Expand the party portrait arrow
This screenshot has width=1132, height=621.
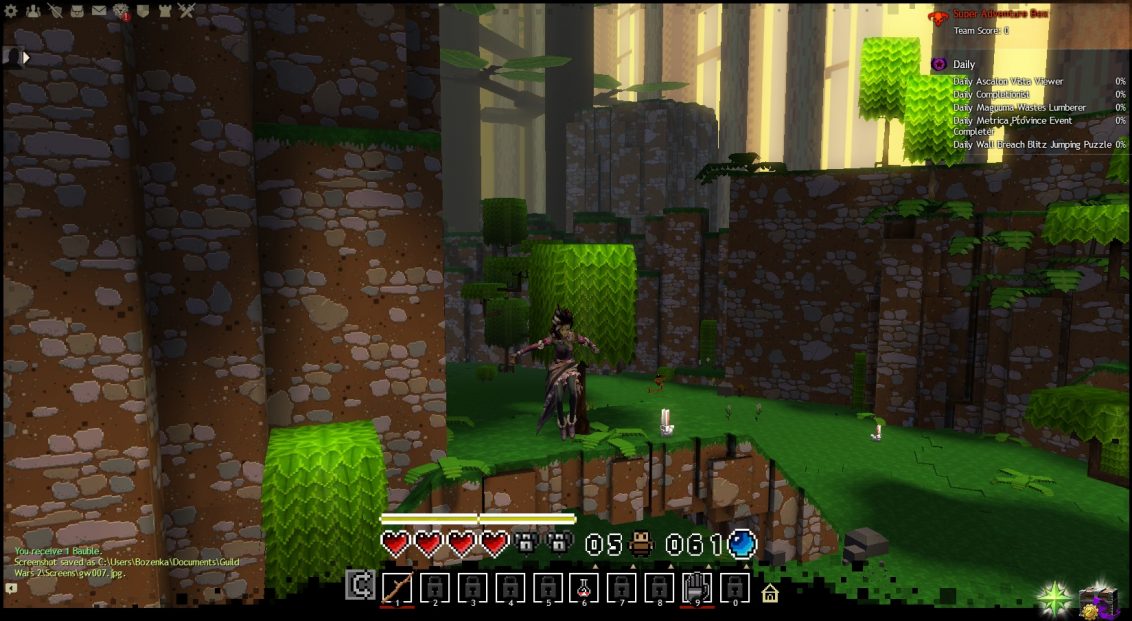(x=27, y=57)
